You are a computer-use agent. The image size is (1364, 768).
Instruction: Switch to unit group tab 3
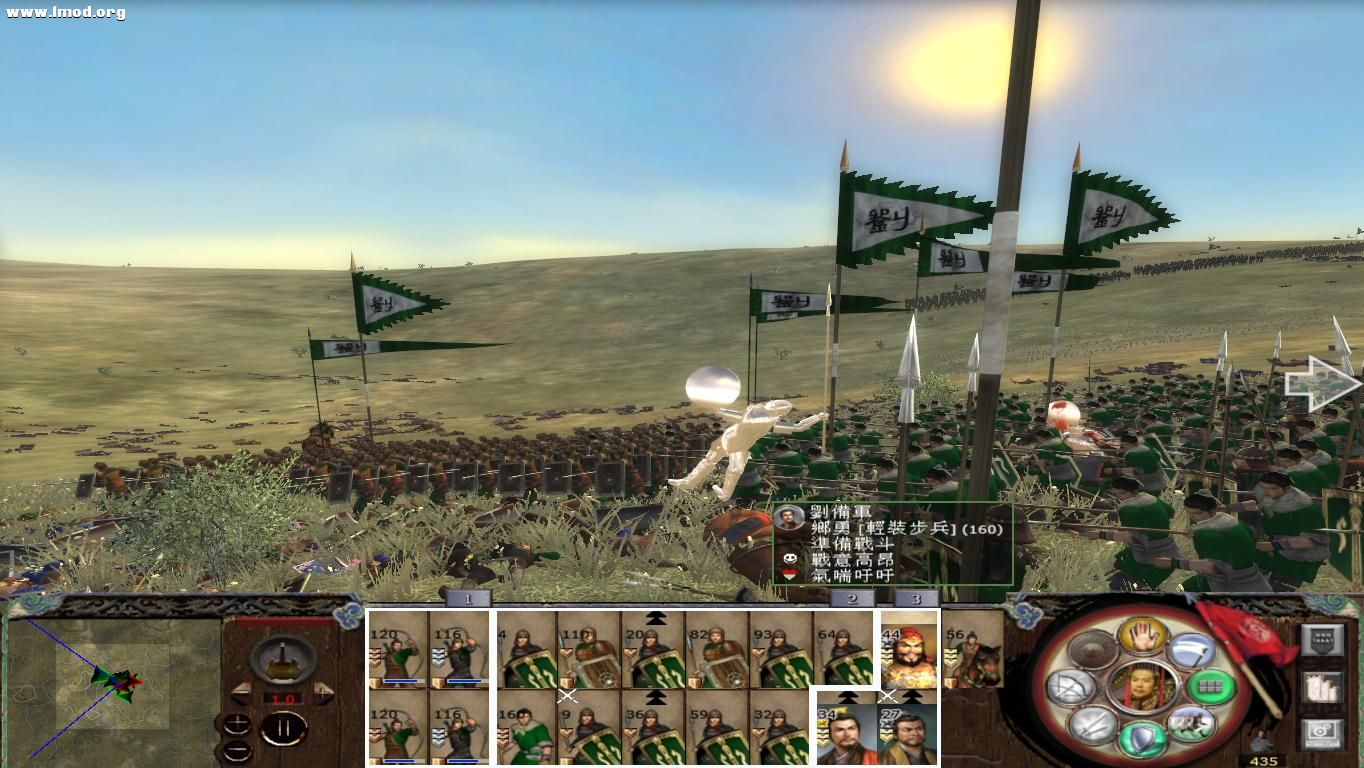915,597
